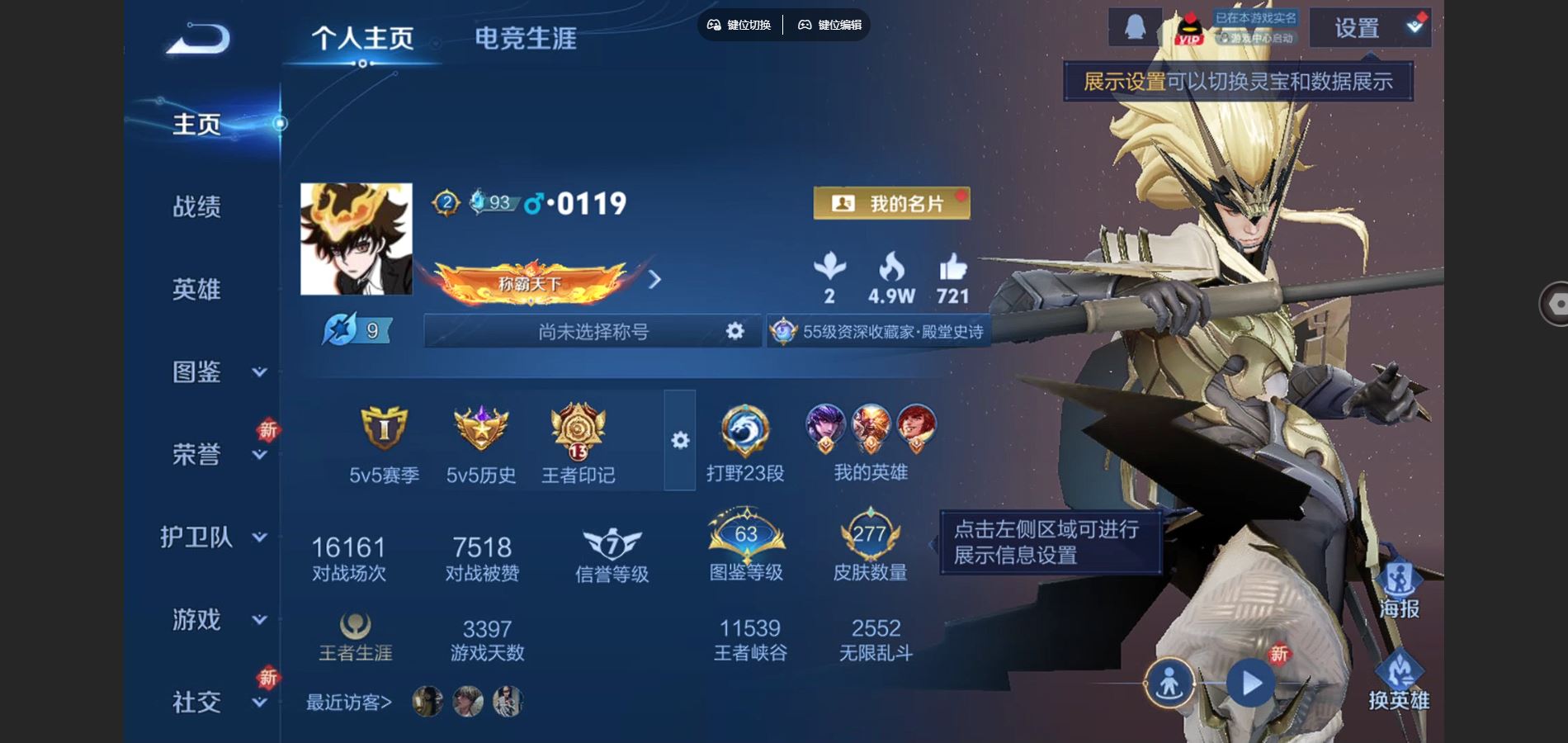Switch to the 电竞生涯 tab

525,39
